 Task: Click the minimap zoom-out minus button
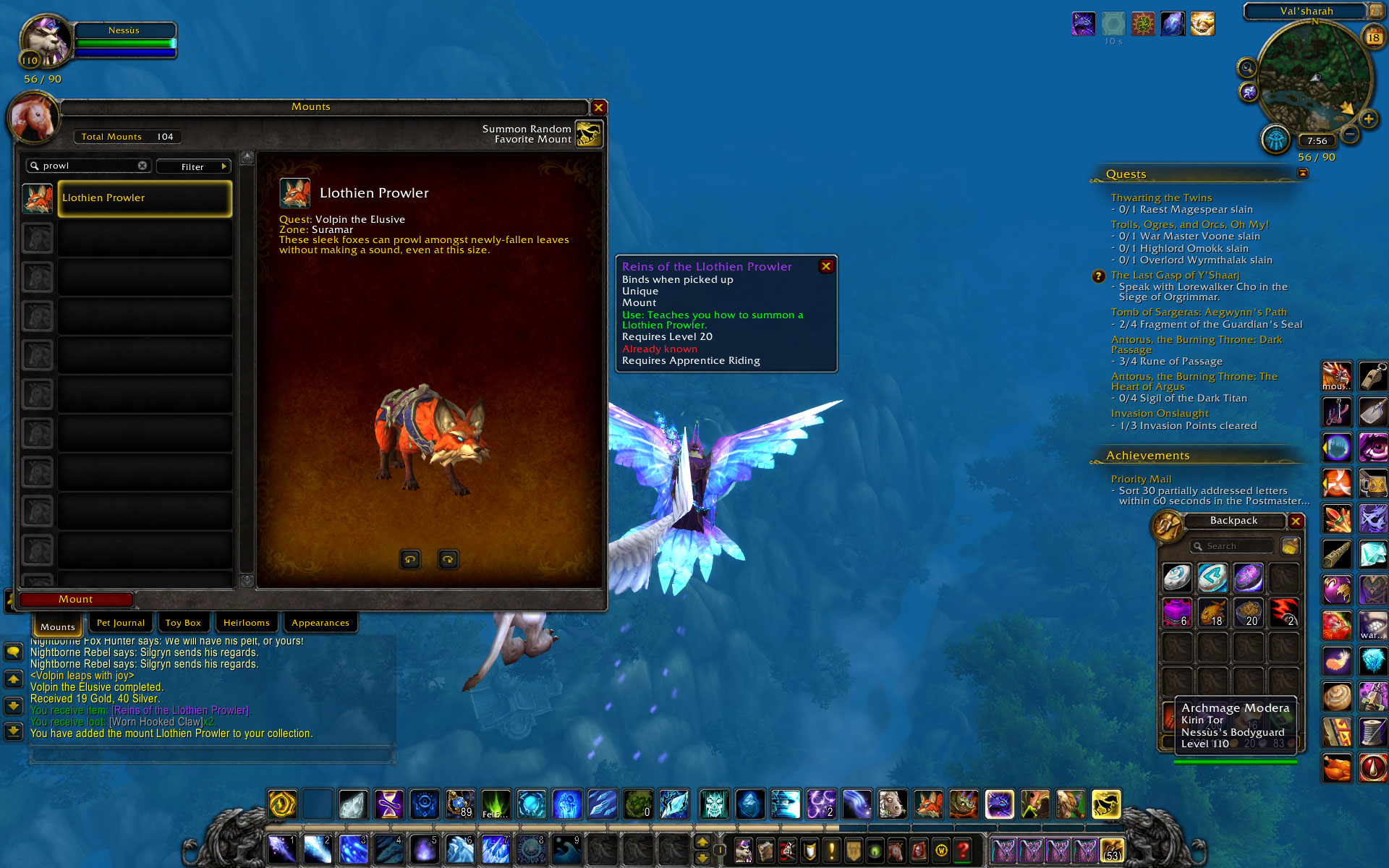(x=1350, y=135)
